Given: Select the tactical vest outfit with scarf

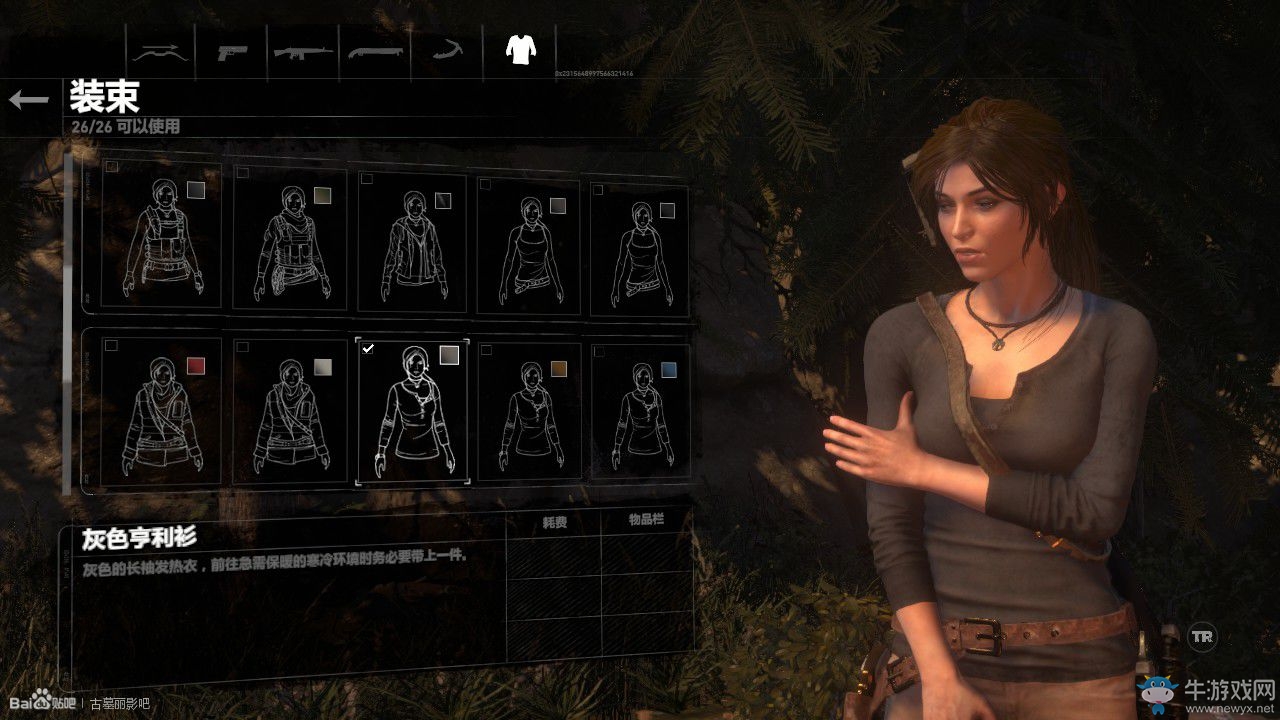Looking at the screenshot, I should pos(290,240).
